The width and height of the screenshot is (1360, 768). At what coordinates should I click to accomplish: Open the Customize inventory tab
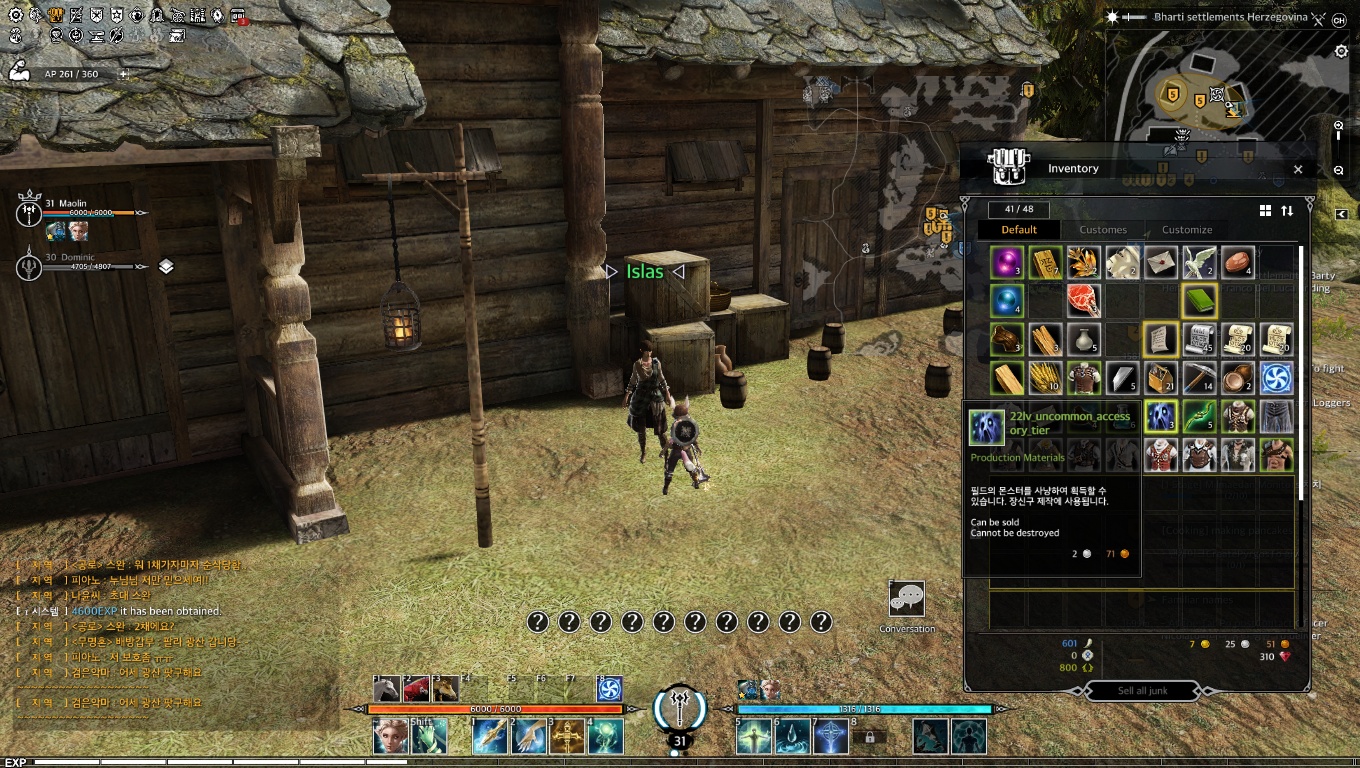(1187, 230)
